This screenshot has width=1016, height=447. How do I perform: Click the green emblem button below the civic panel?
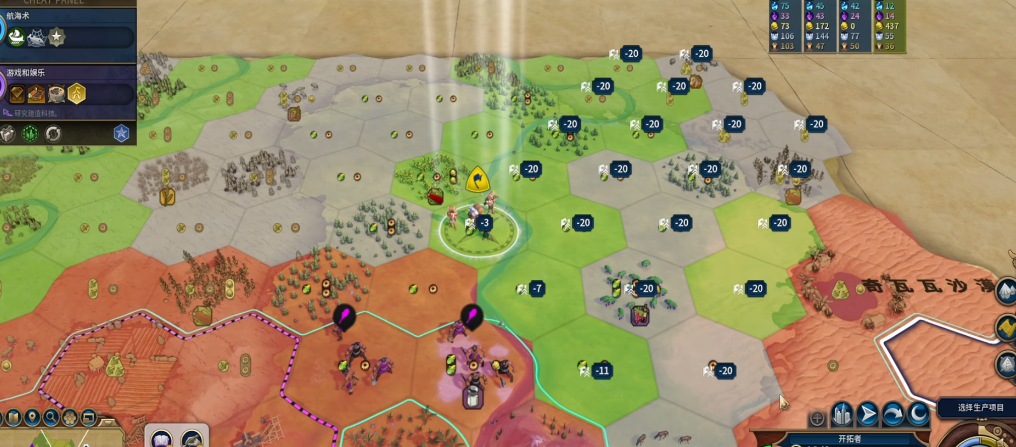point(31,133)
